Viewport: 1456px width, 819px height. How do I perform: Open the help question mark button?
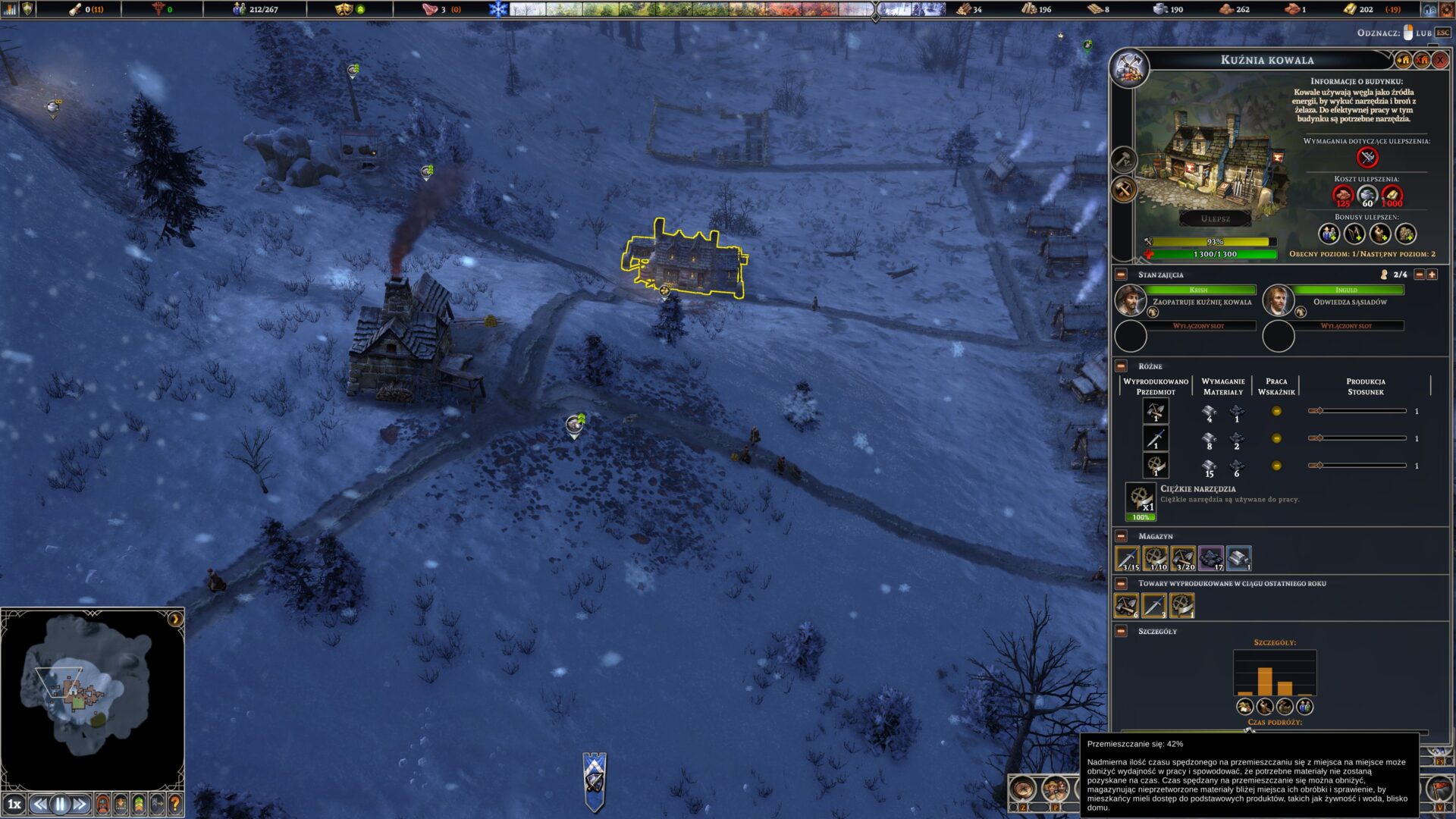pos(175,804)
